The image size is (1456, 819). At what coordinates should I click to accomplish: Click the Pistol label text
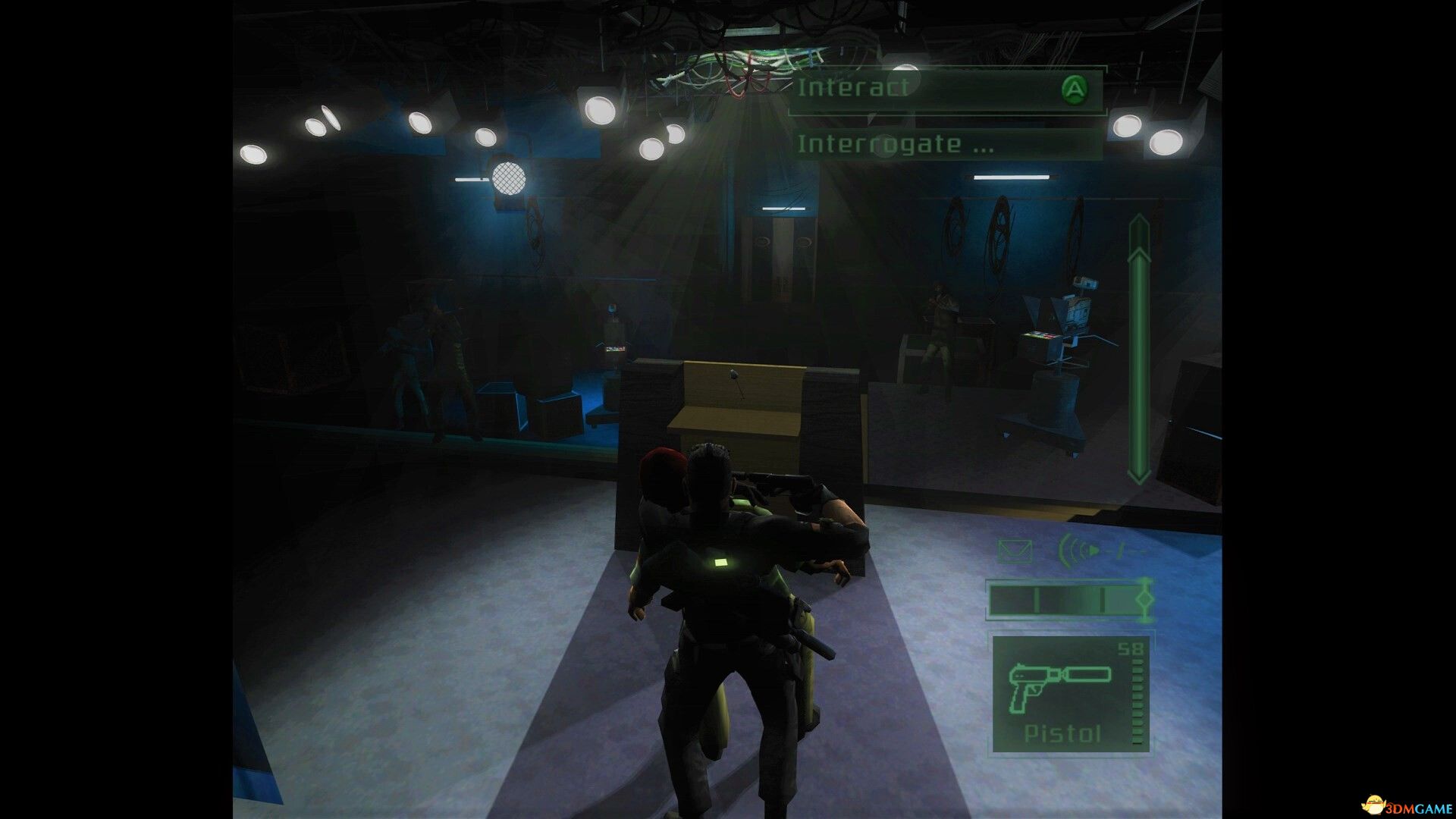click(x=1062, y=733)
